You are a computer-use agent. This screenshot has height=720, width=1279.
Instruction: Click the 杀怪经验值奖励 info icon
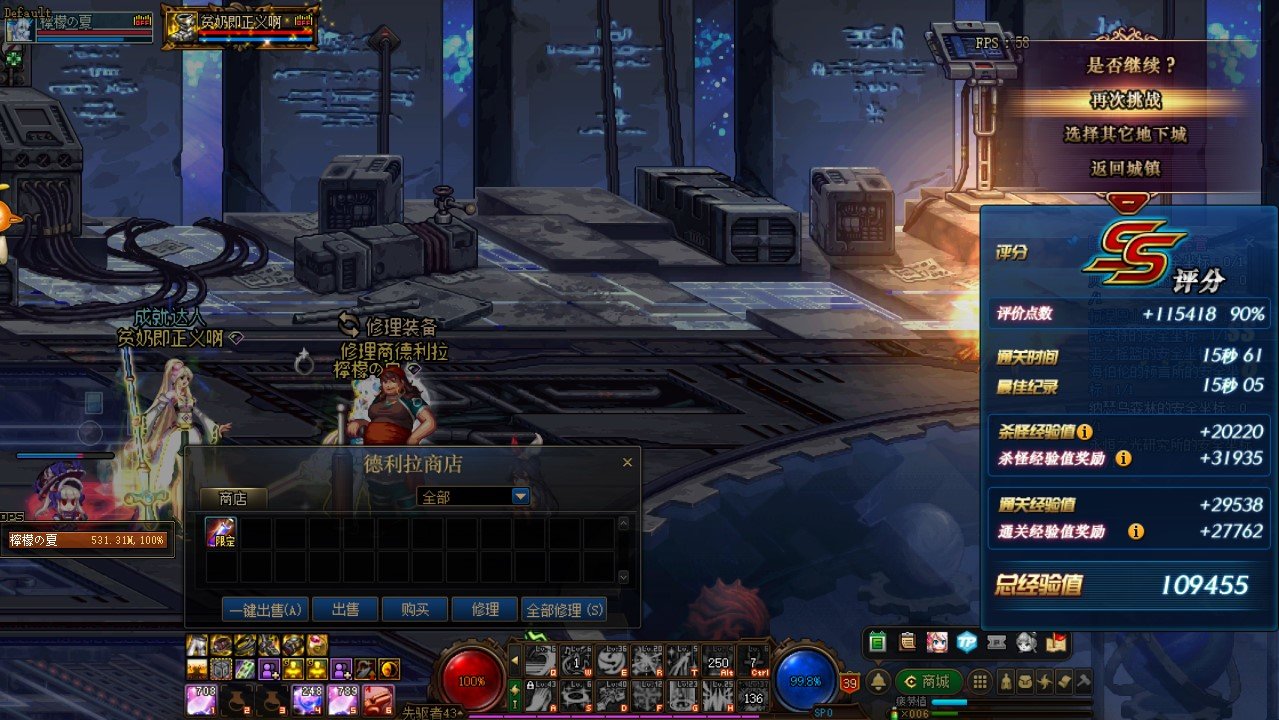pyautogui.click(x=1123, y=458)
